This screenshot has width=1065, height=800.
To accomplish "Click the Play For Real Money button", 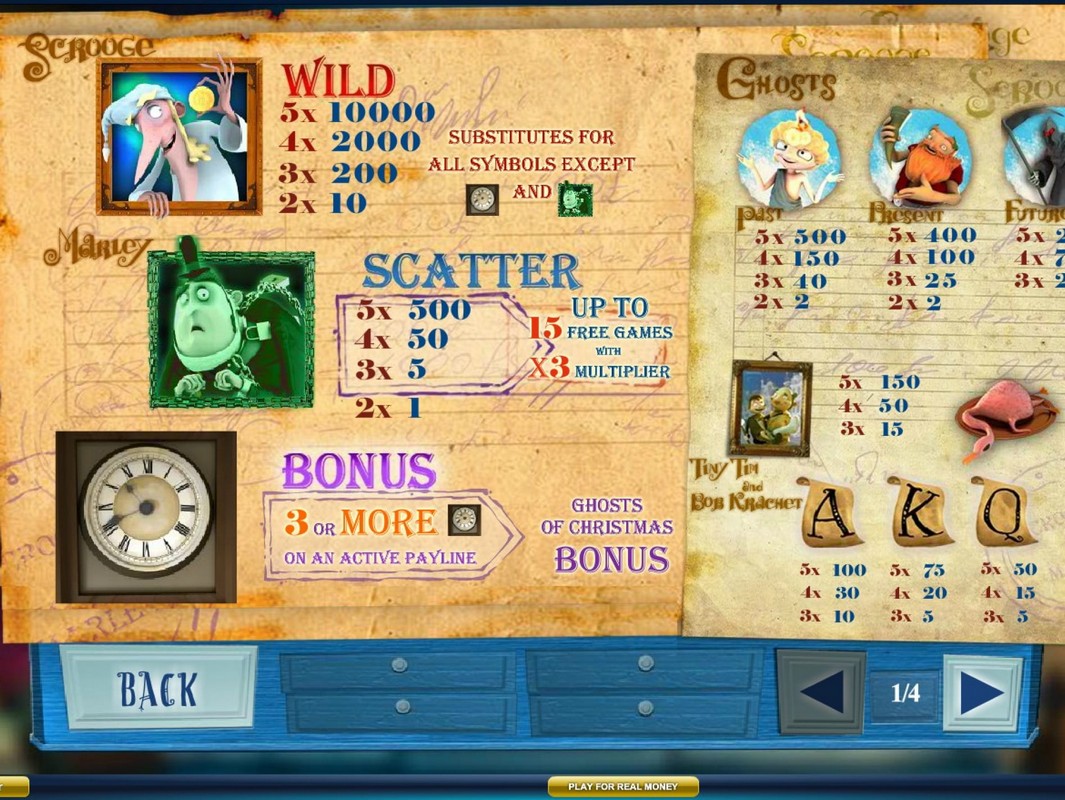I will coord(623,787).
